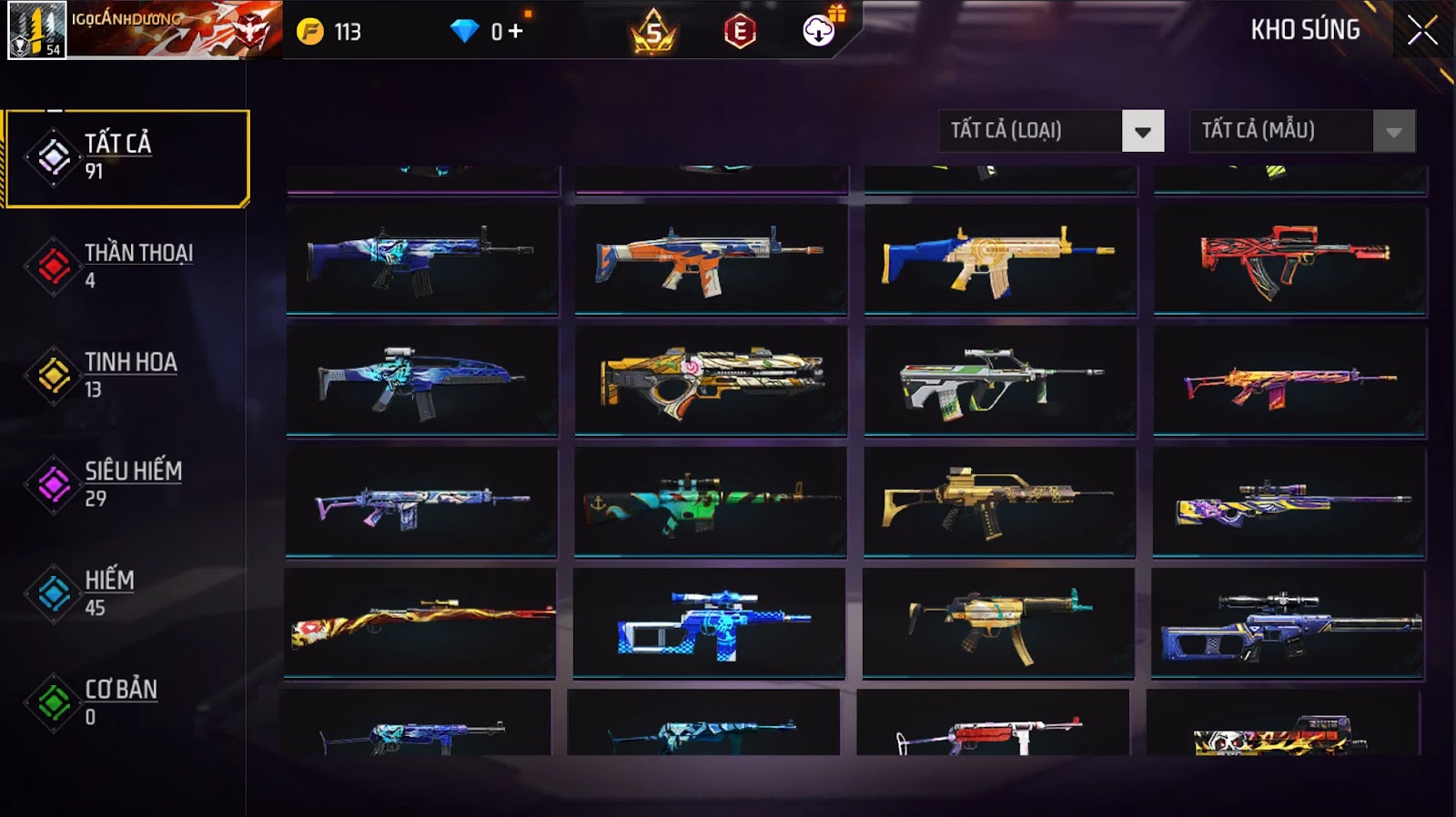The height and width of the screenshot is (817, 1456).
Task: Add diamonds with the plus button
Action: point(516,31)
